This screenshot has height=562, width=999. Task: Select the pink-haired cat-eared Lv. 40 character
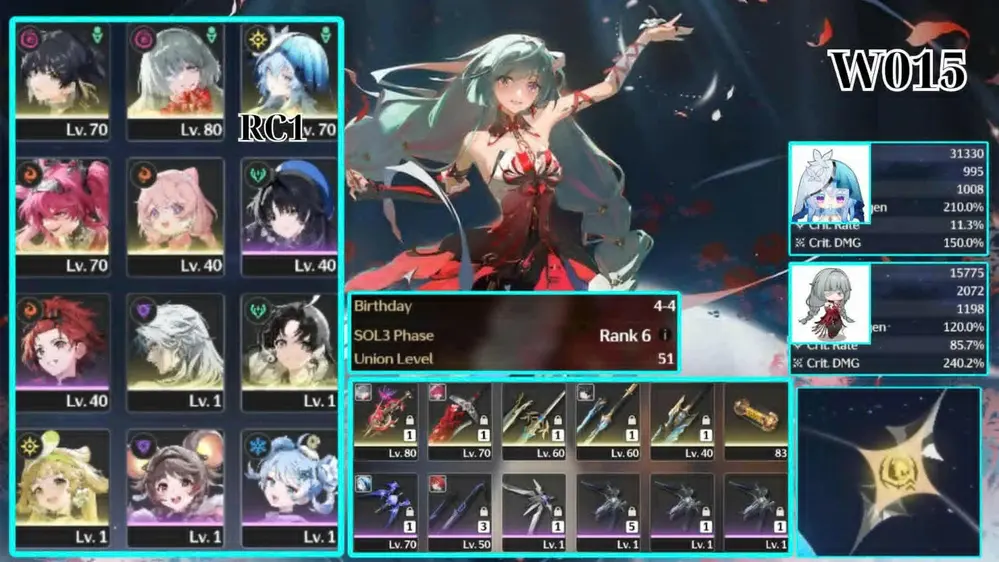tap(176, 216)
